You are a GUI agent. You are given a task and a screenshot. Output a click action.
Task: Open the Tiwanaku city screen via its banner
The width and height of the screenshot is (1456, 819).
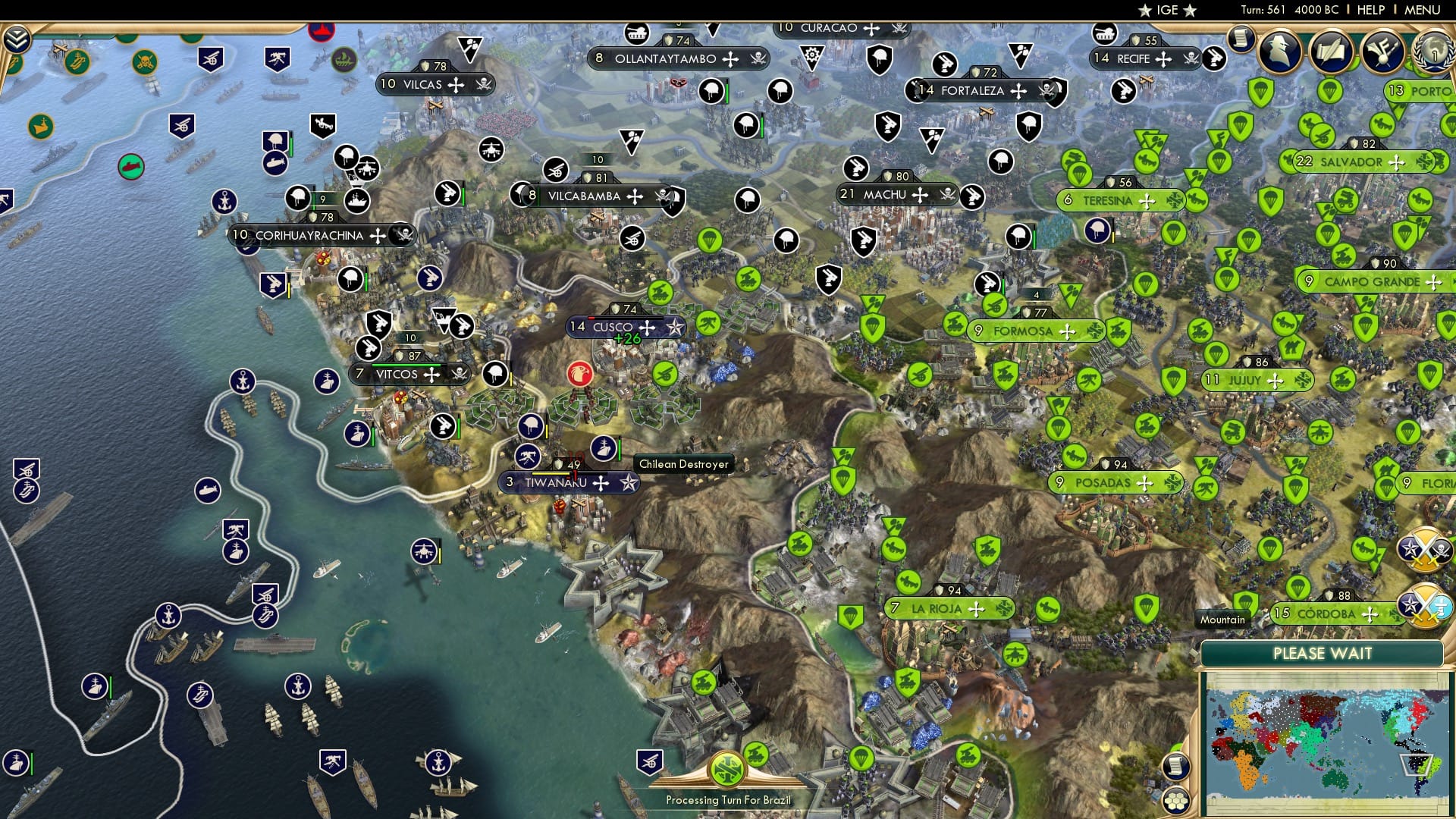pyautogui.click(x=556, y=482)
